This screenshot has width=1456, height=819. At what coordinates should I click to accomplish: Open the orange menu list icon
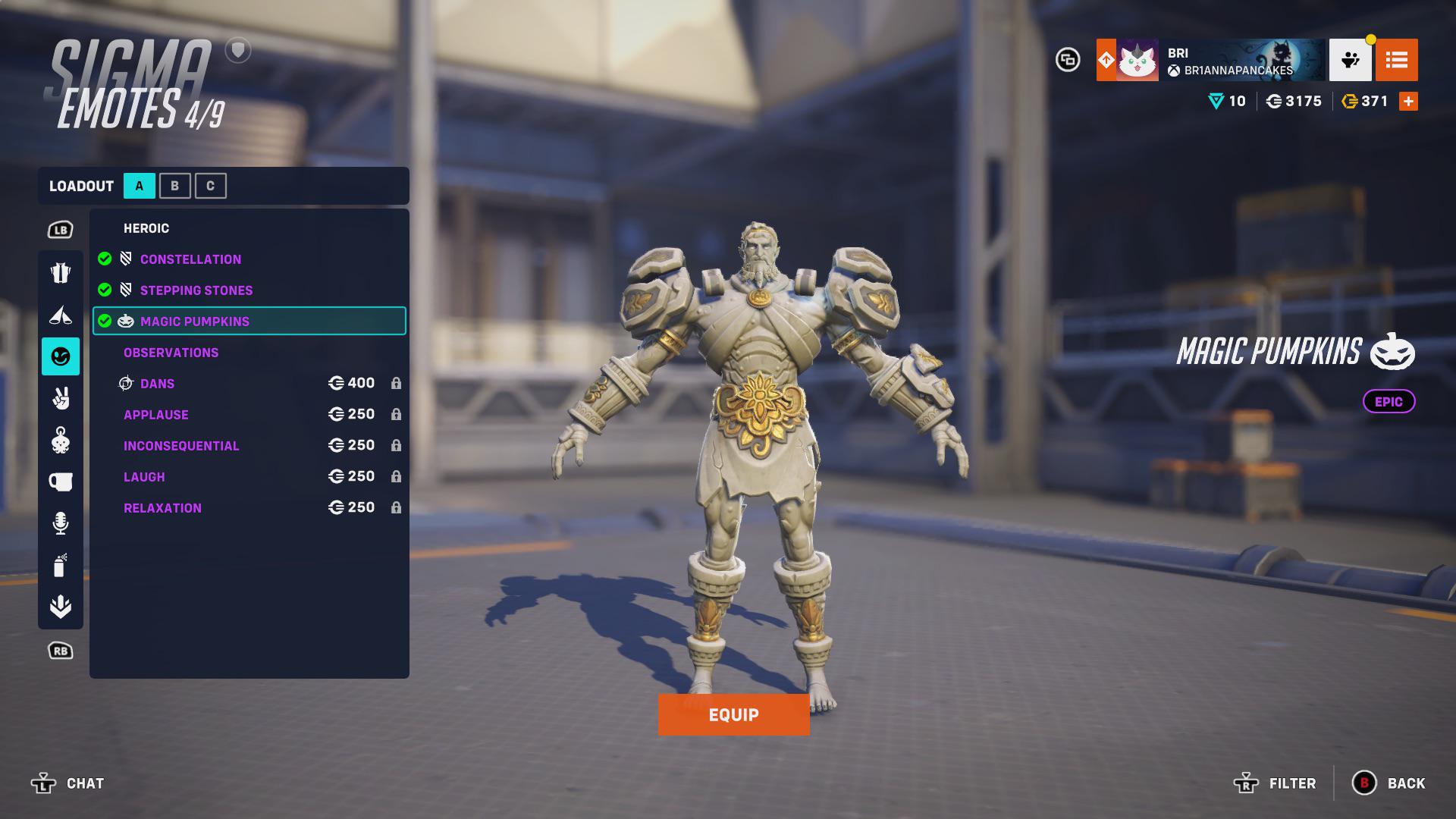click(1398, 60)
